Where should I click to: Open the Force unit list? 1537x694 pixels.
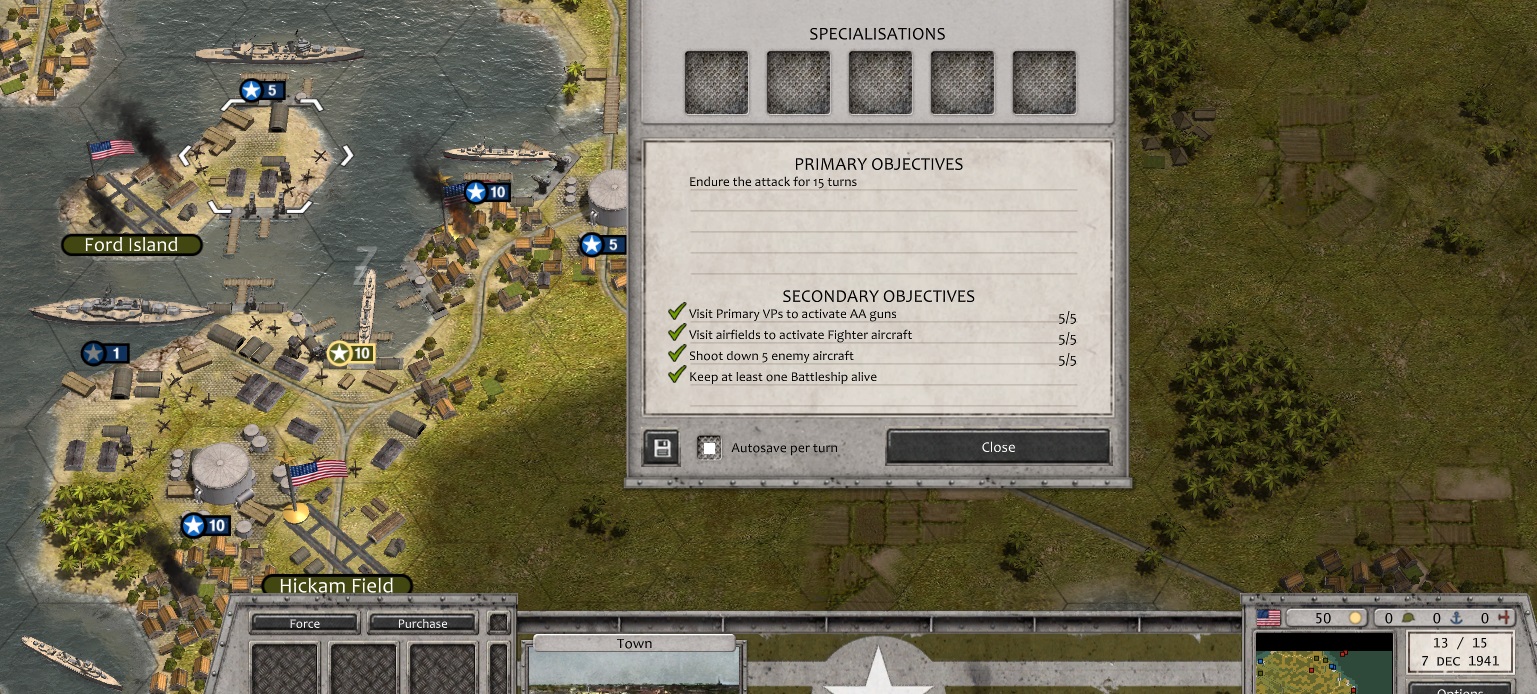point(304,623)
